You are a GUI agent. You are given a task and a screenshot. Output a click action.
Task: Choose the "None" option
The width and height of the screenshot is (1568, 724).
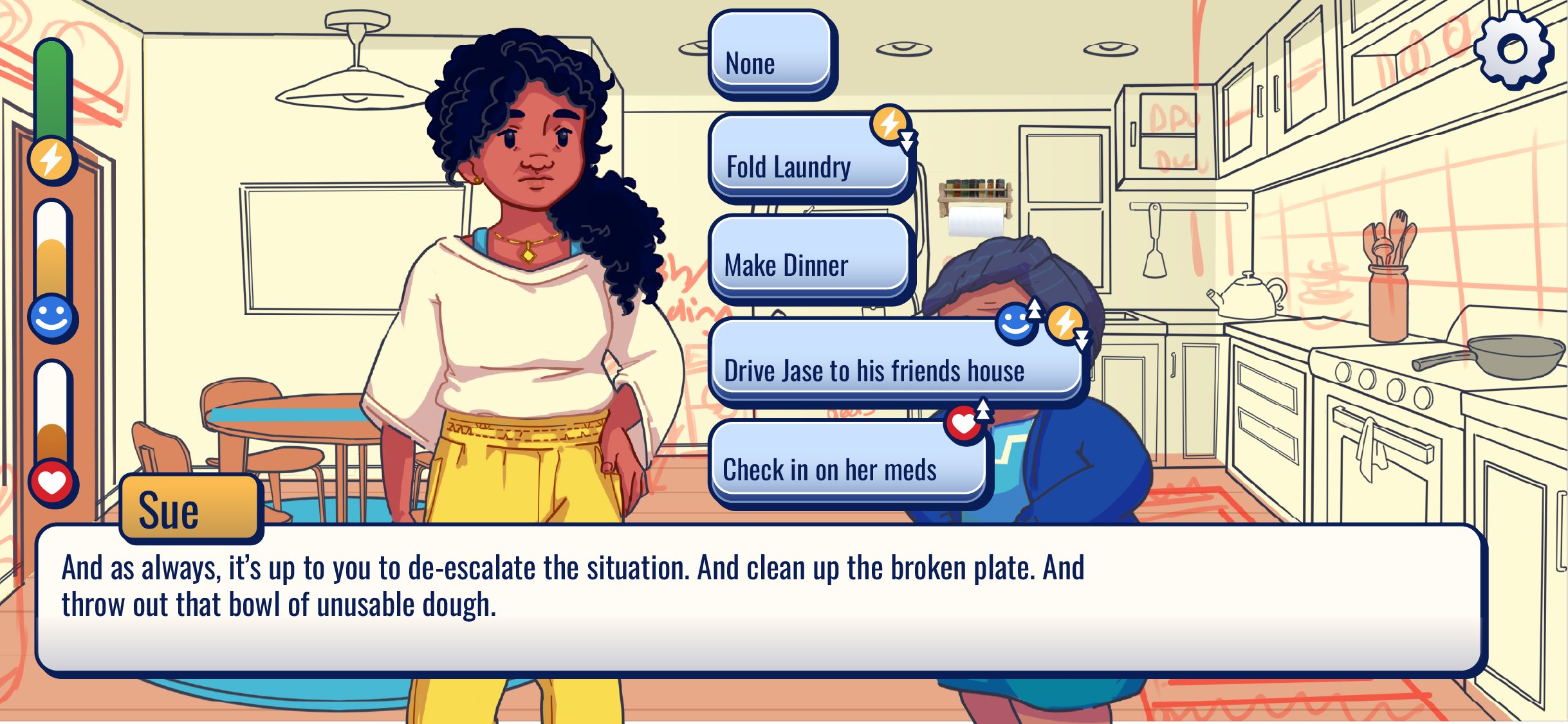click(x=770, y=54)
